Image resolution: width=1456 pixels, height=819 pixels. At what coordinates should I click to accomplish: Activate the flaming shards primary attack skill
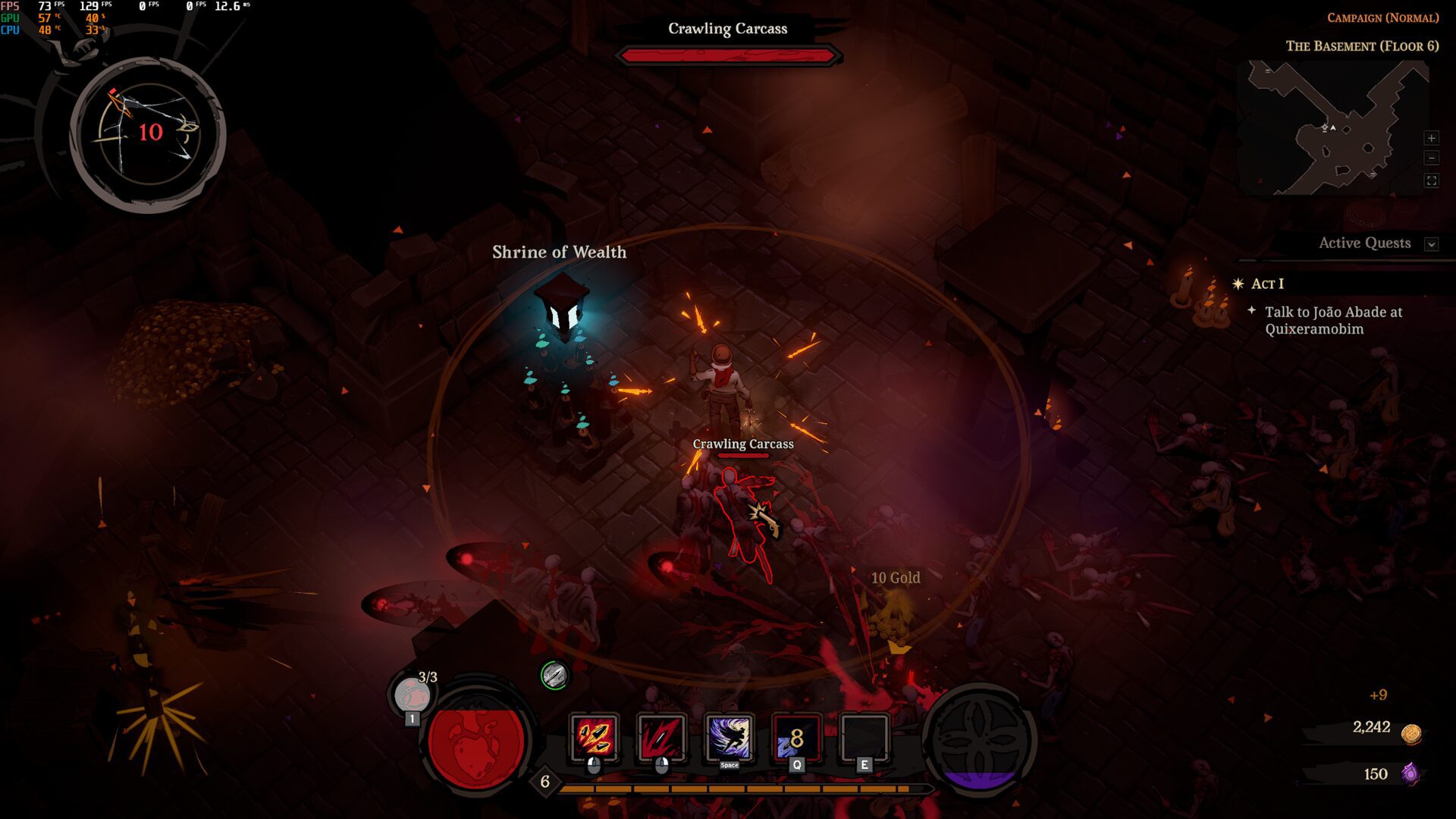(x=594, y=737)
